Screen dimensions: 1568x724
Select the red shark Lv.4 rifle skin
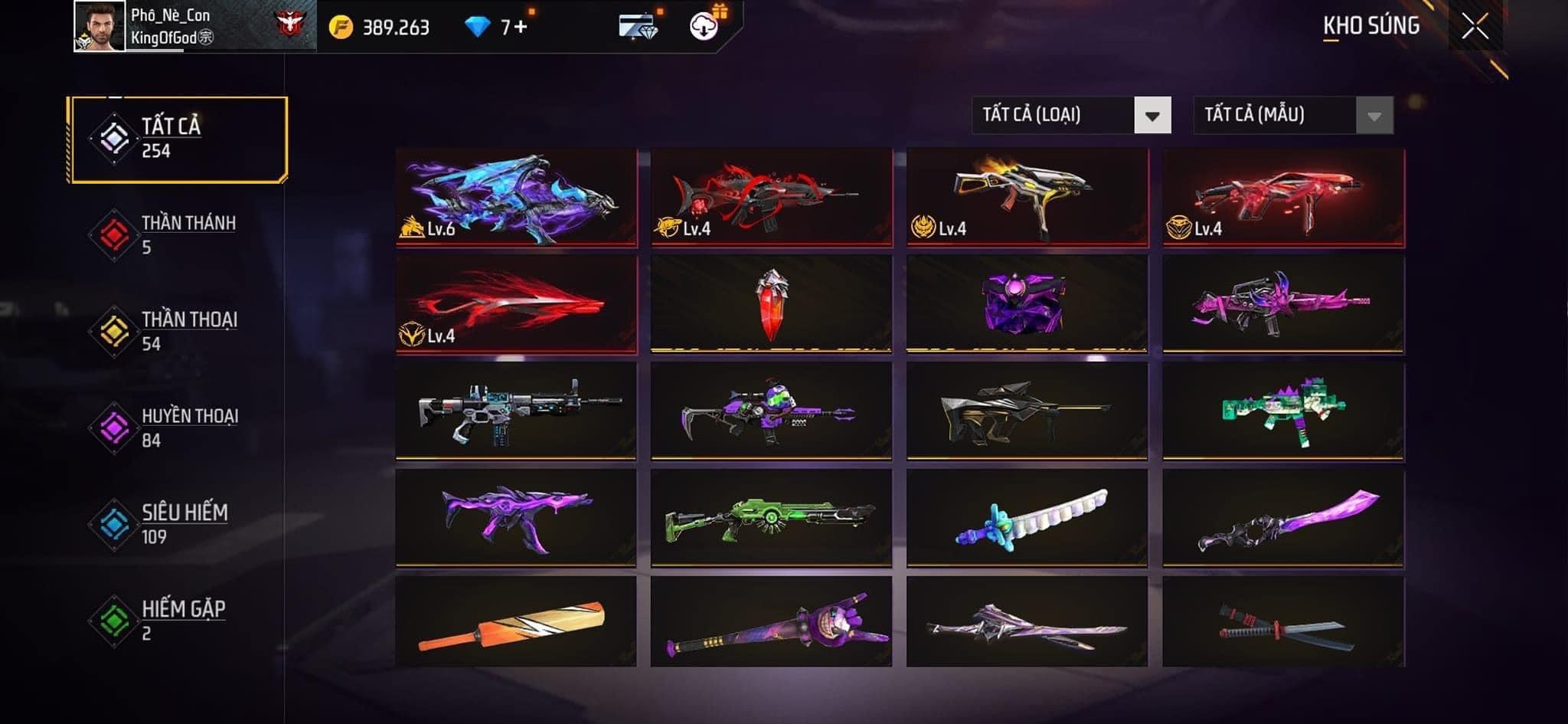click(771, 197)
